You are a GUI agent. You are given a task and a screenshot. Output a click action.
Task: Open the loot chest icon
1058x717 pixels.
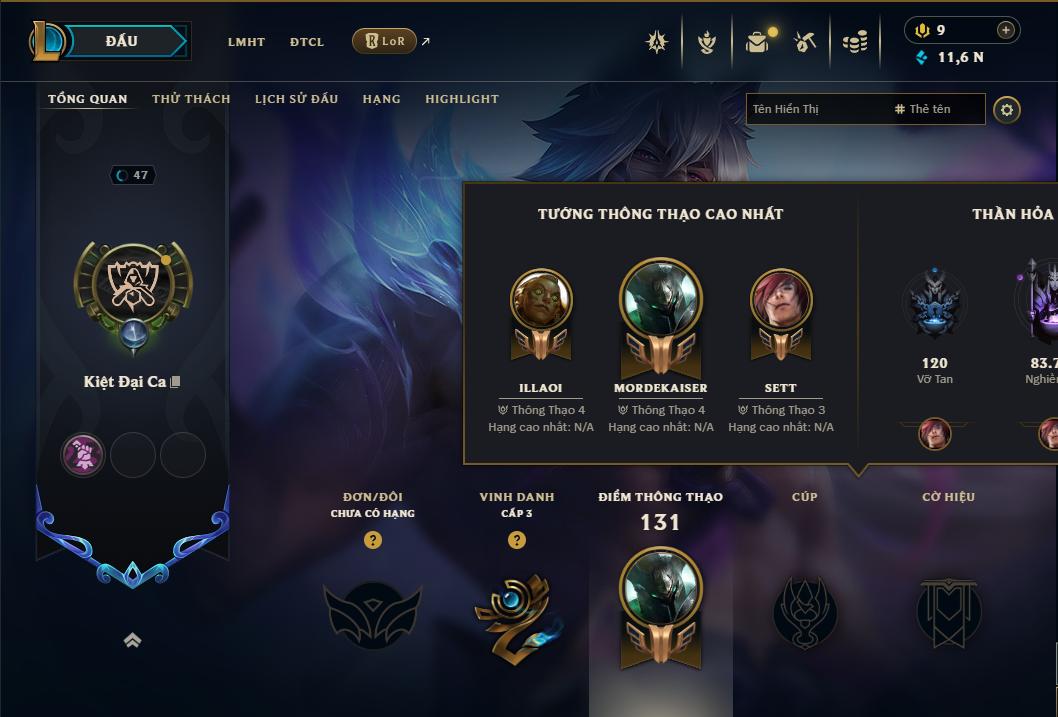(x=757, y=42)
